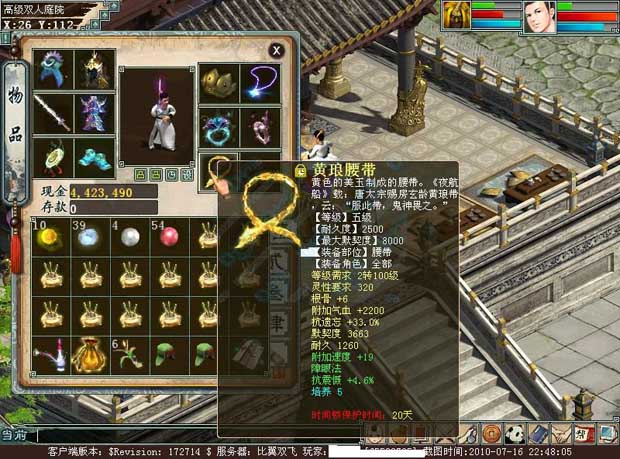The width and height of the screenshot is (620, 459).
Task: Click the golden pet portrait
Action: click(x=455, y=17)
